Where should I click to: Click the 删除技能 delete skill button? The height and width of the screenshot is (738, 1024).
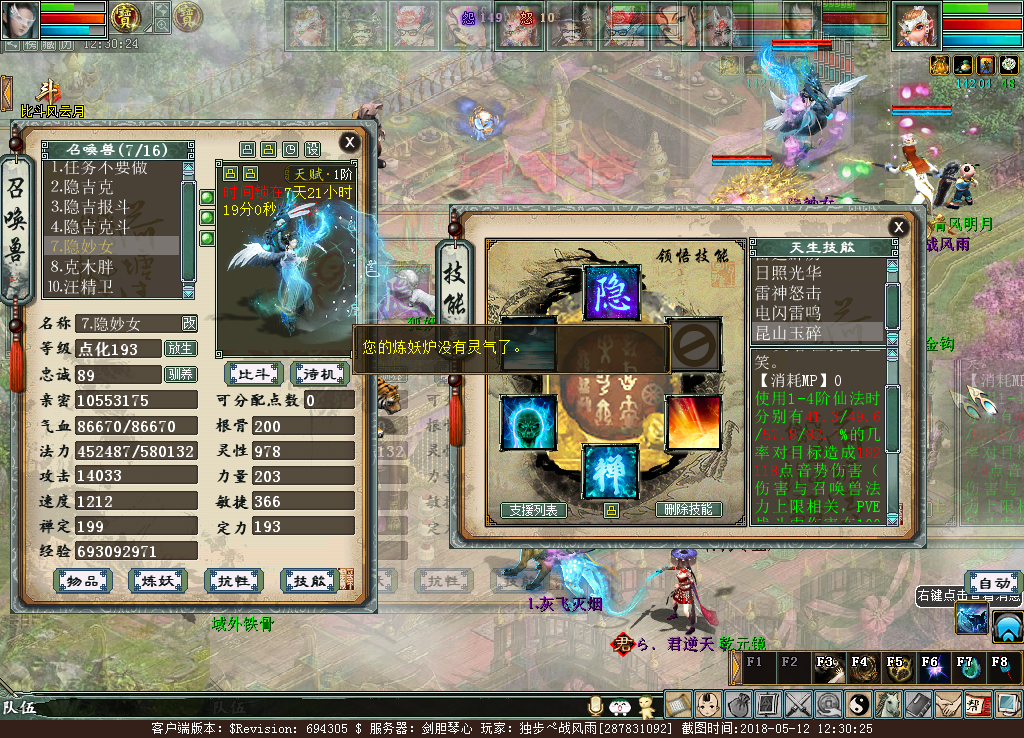point(689,510)
